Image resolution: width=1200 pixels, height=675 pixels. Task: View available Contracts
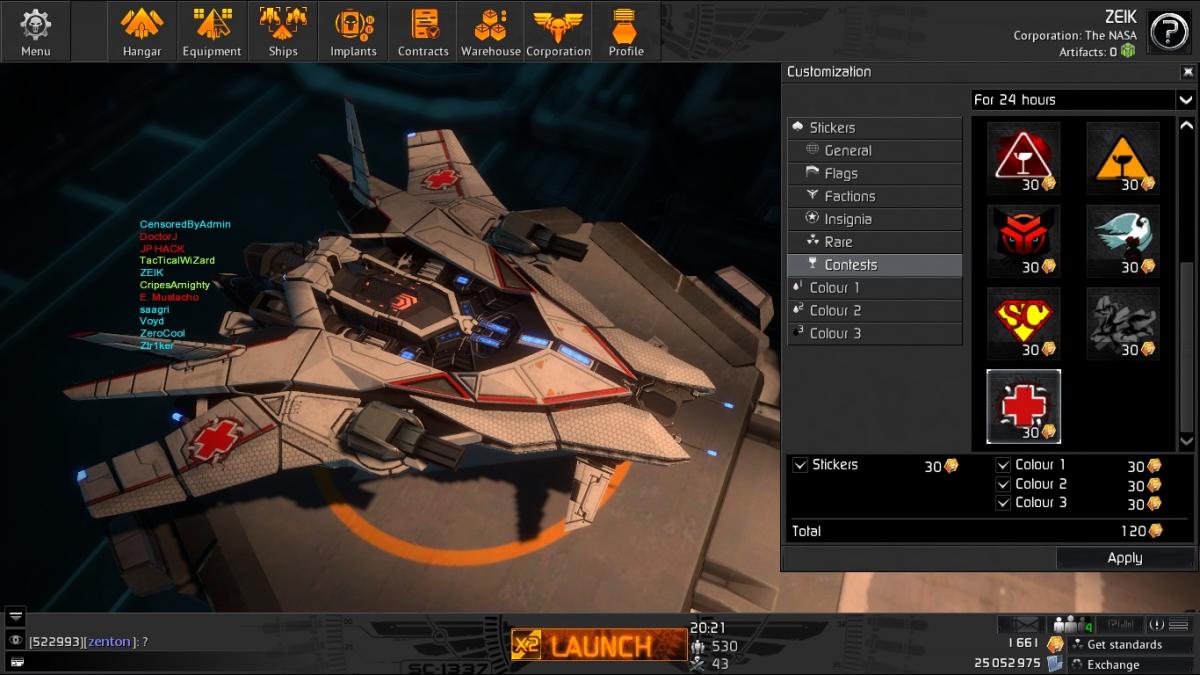click(x=423, y=31)
